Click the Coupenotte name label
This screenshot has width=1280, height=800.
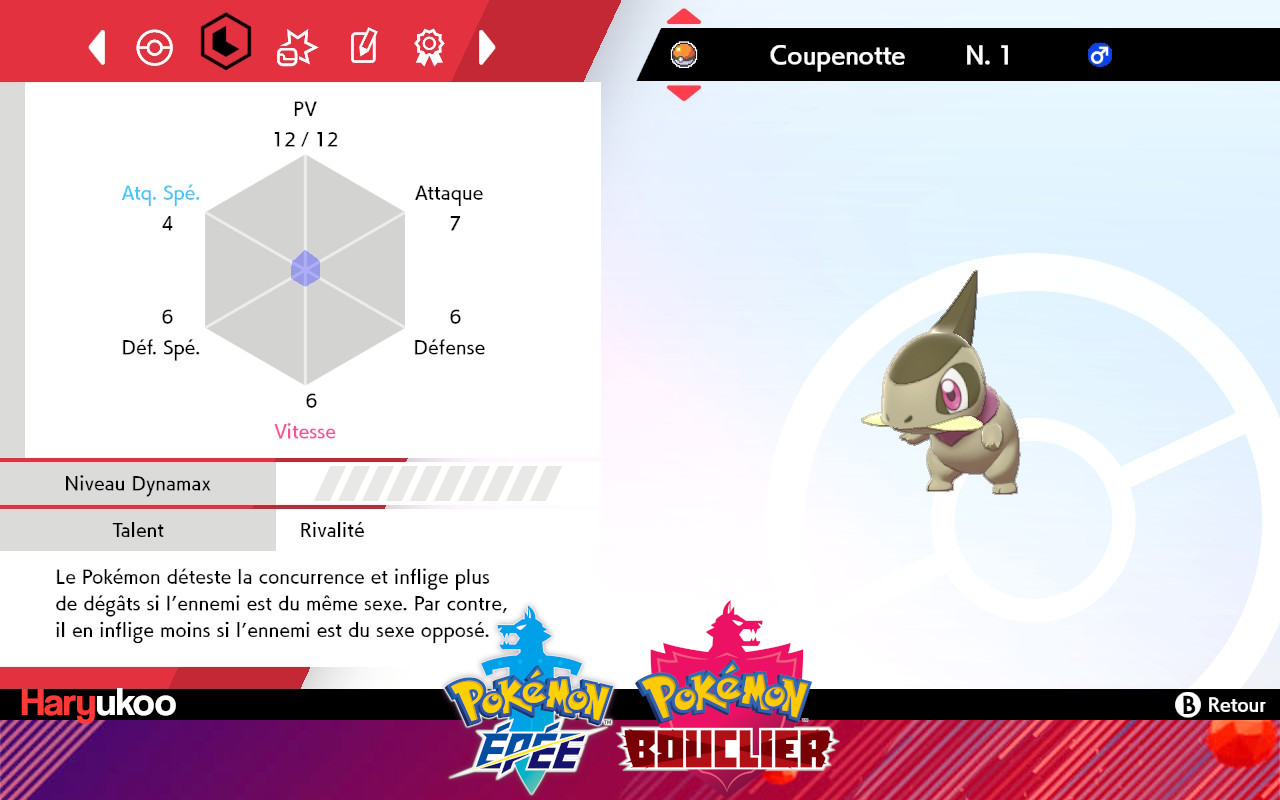[837, 56]
